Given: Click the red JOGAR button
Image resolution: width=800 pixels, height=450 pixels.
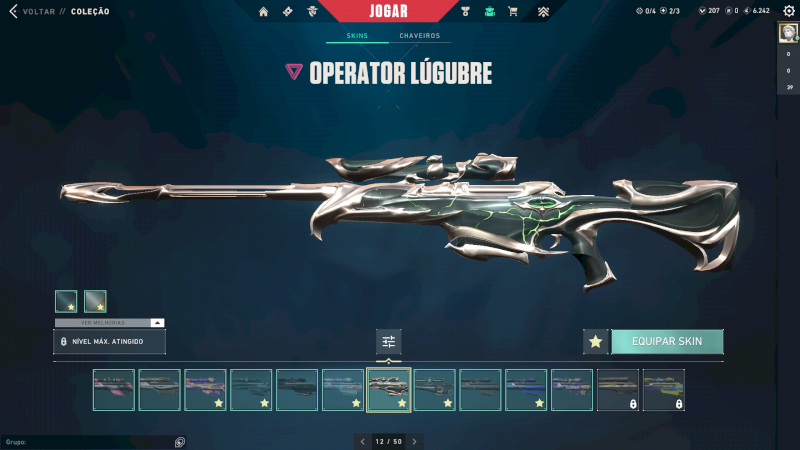Looking at the screenshot, I should 388,11.
